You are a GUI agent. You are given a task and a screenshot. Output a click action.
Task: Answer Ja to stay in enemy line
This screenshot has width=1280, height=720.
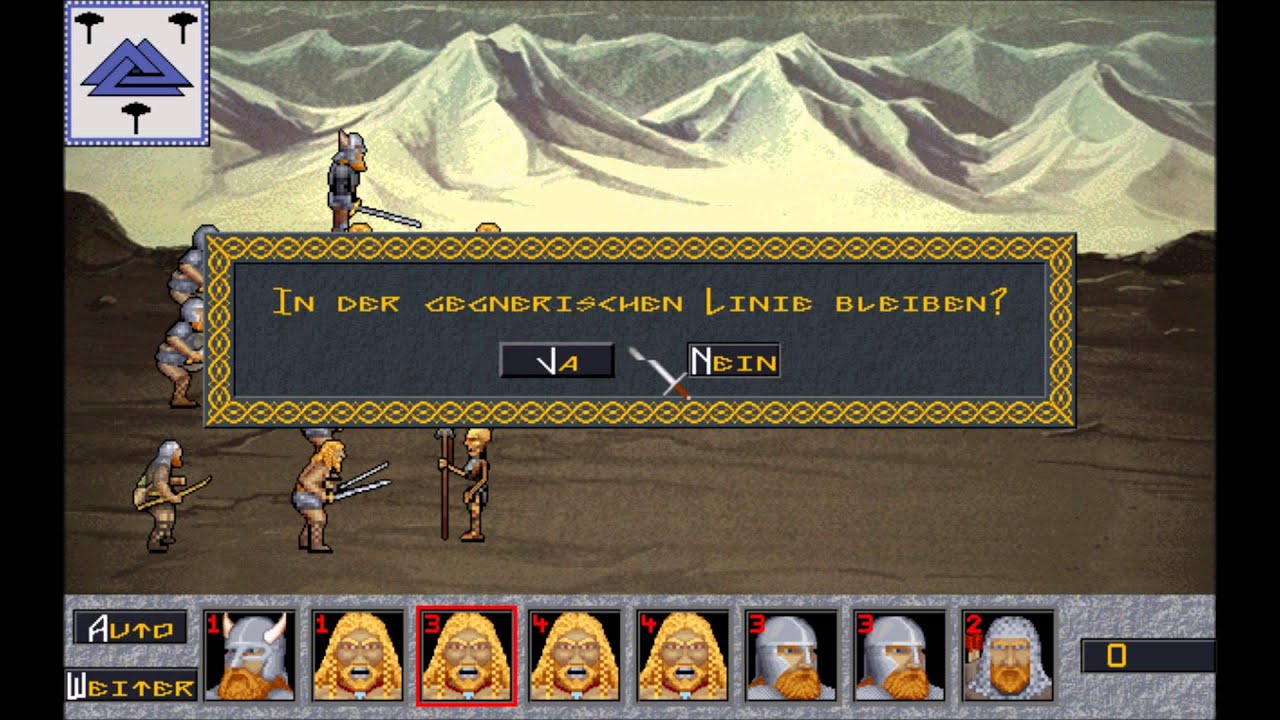(557, 361)
